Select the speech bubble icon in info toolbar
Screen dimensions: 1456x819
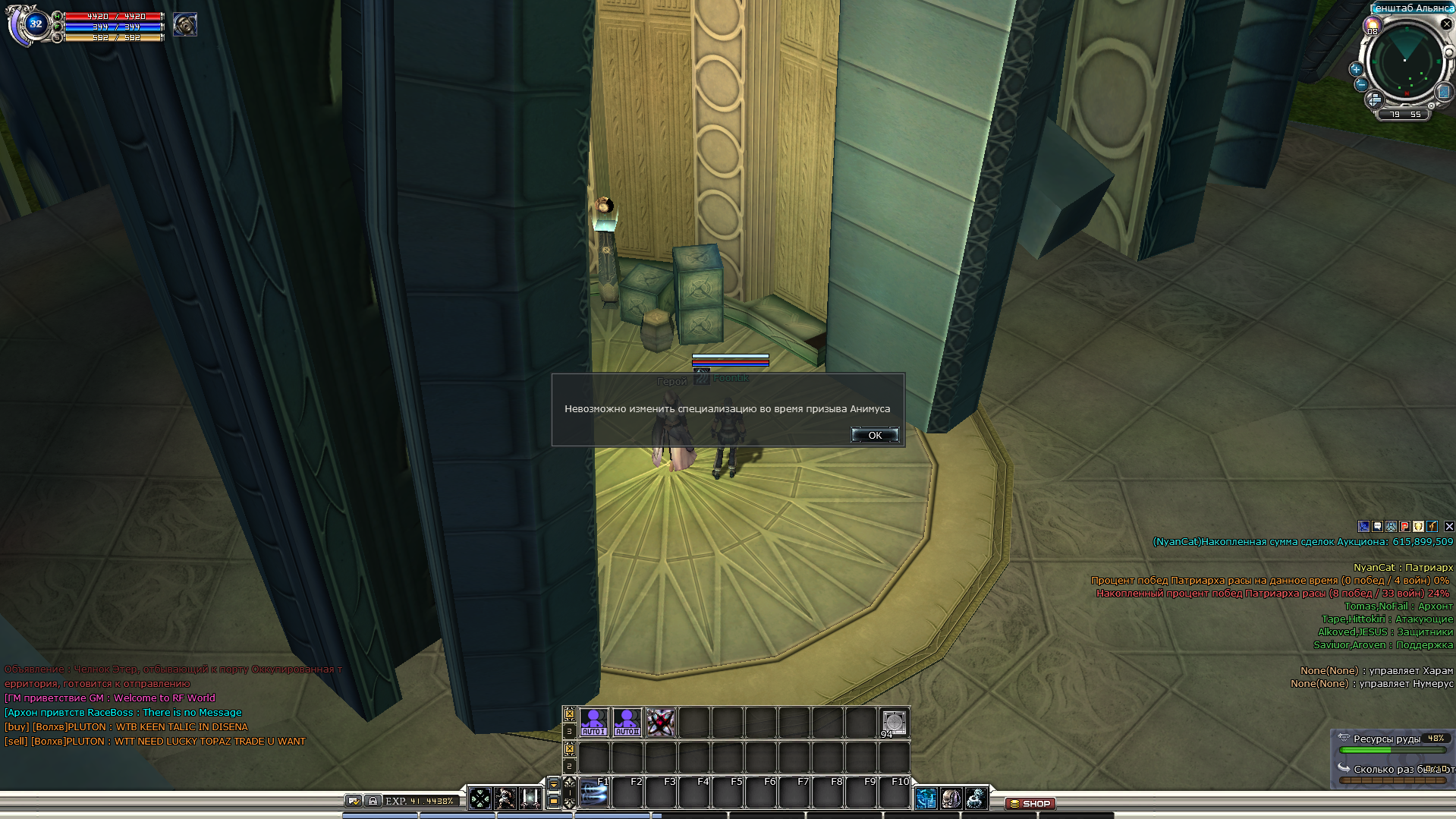[1378, 526]
